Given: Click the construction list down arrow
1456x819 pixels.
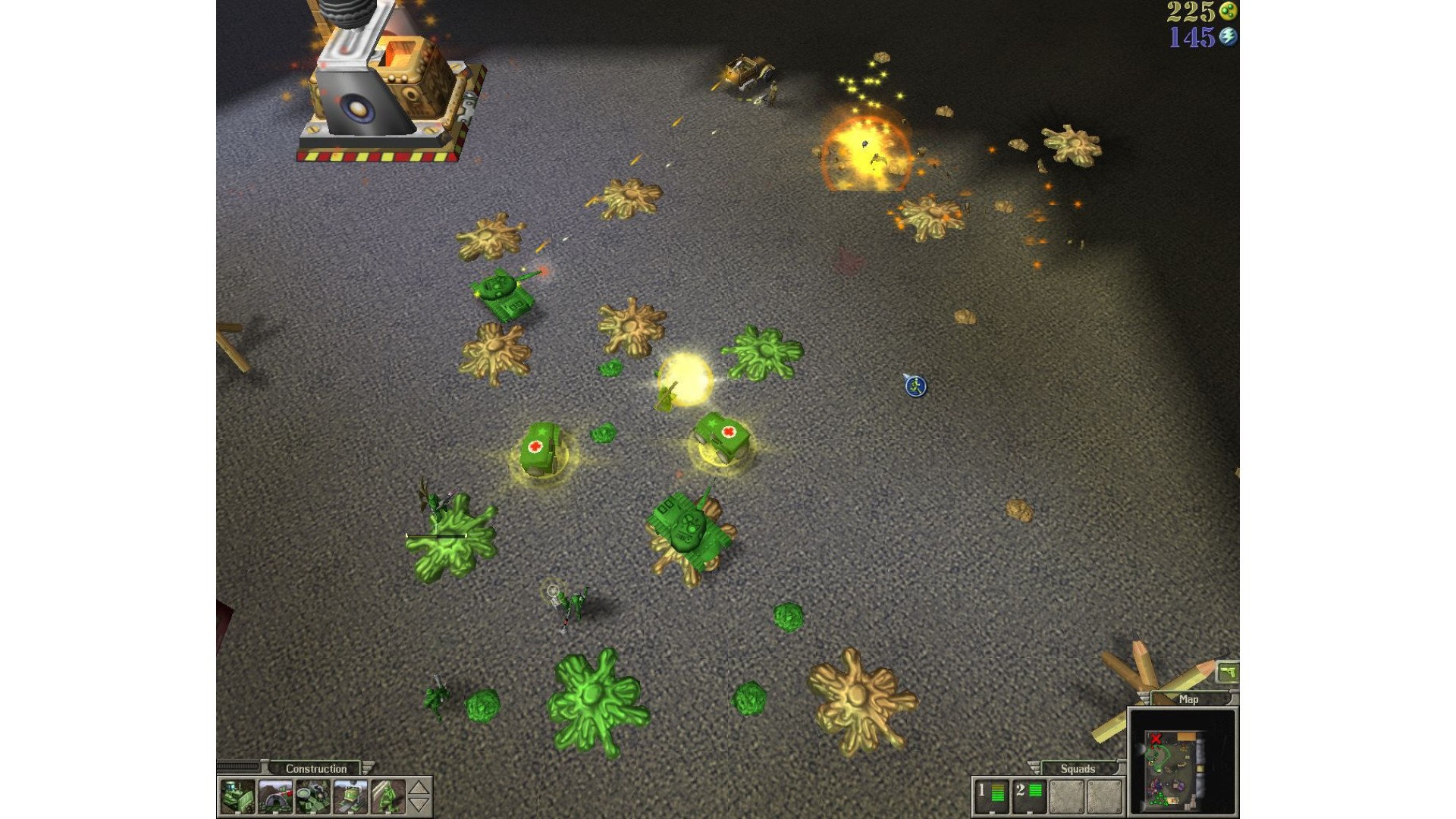Looking at the screenshot, I should pos(419,805).
